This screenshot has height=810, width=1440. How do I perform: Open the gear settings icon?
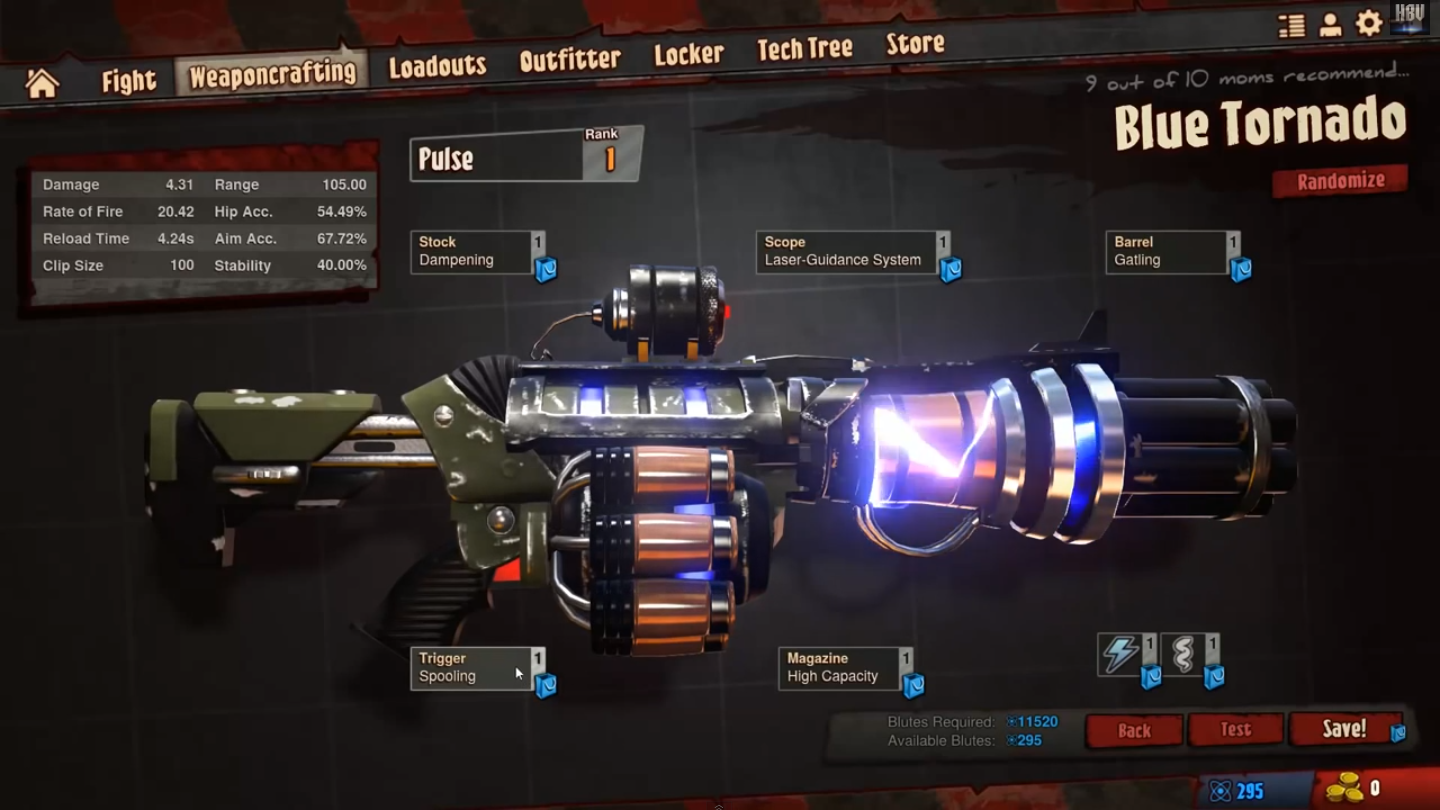(x=1368, y=24)
